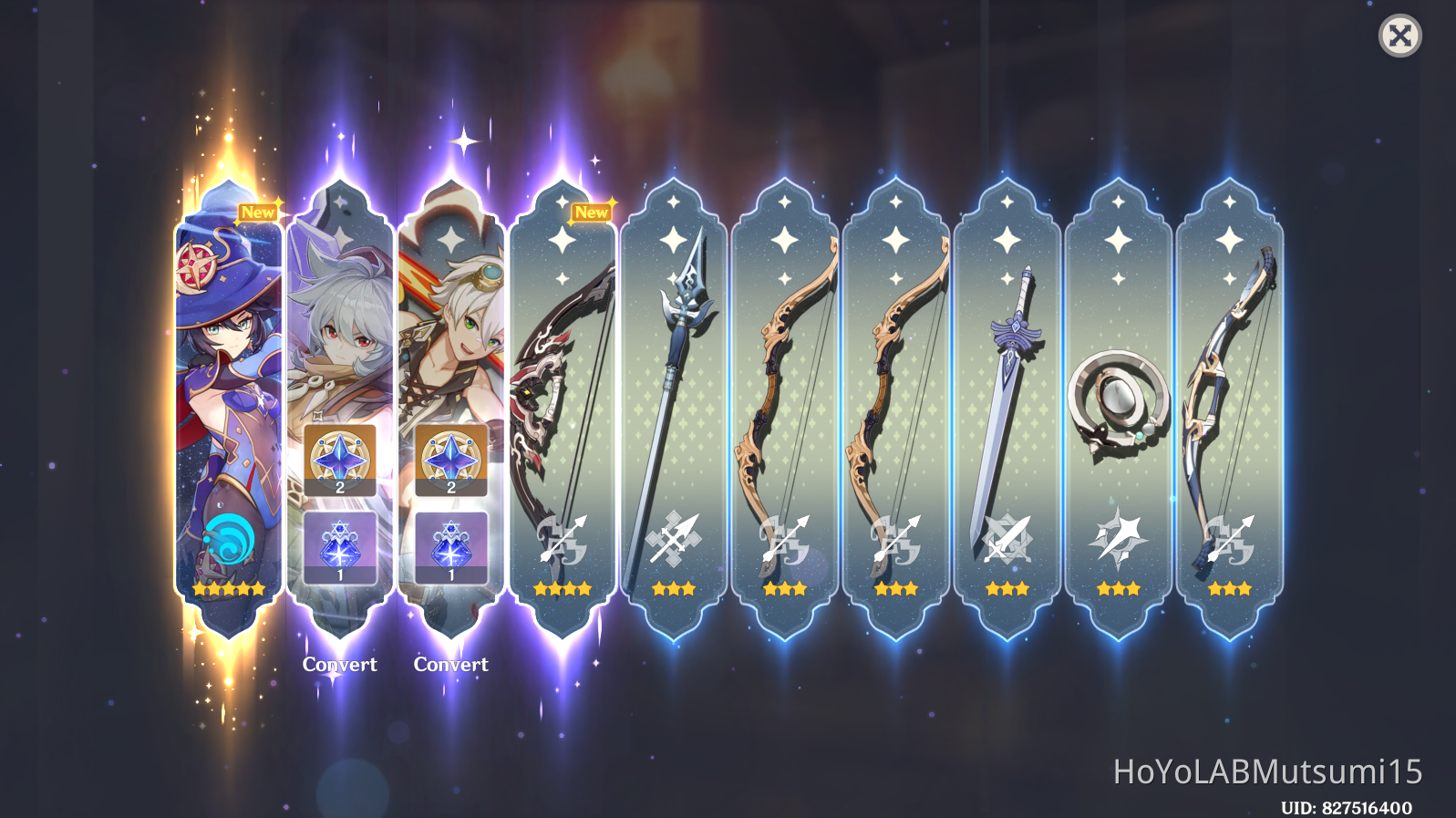Click the polearm weapon-type icon on the spear card
The image size is (1456, 818).
[x=674, y=540]
